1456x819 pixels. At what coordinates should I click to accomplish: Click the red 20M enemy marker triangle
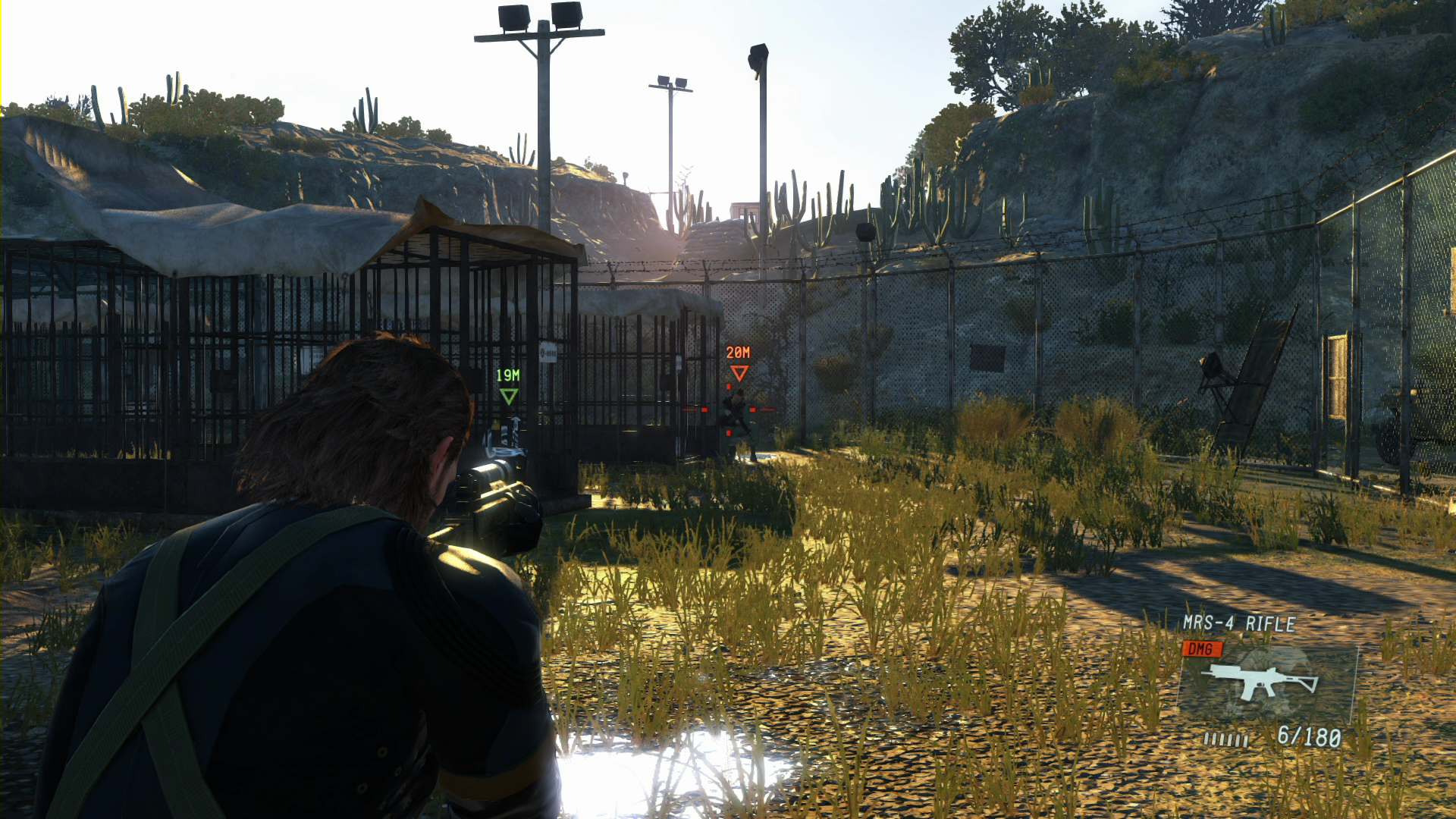[739, 373]
